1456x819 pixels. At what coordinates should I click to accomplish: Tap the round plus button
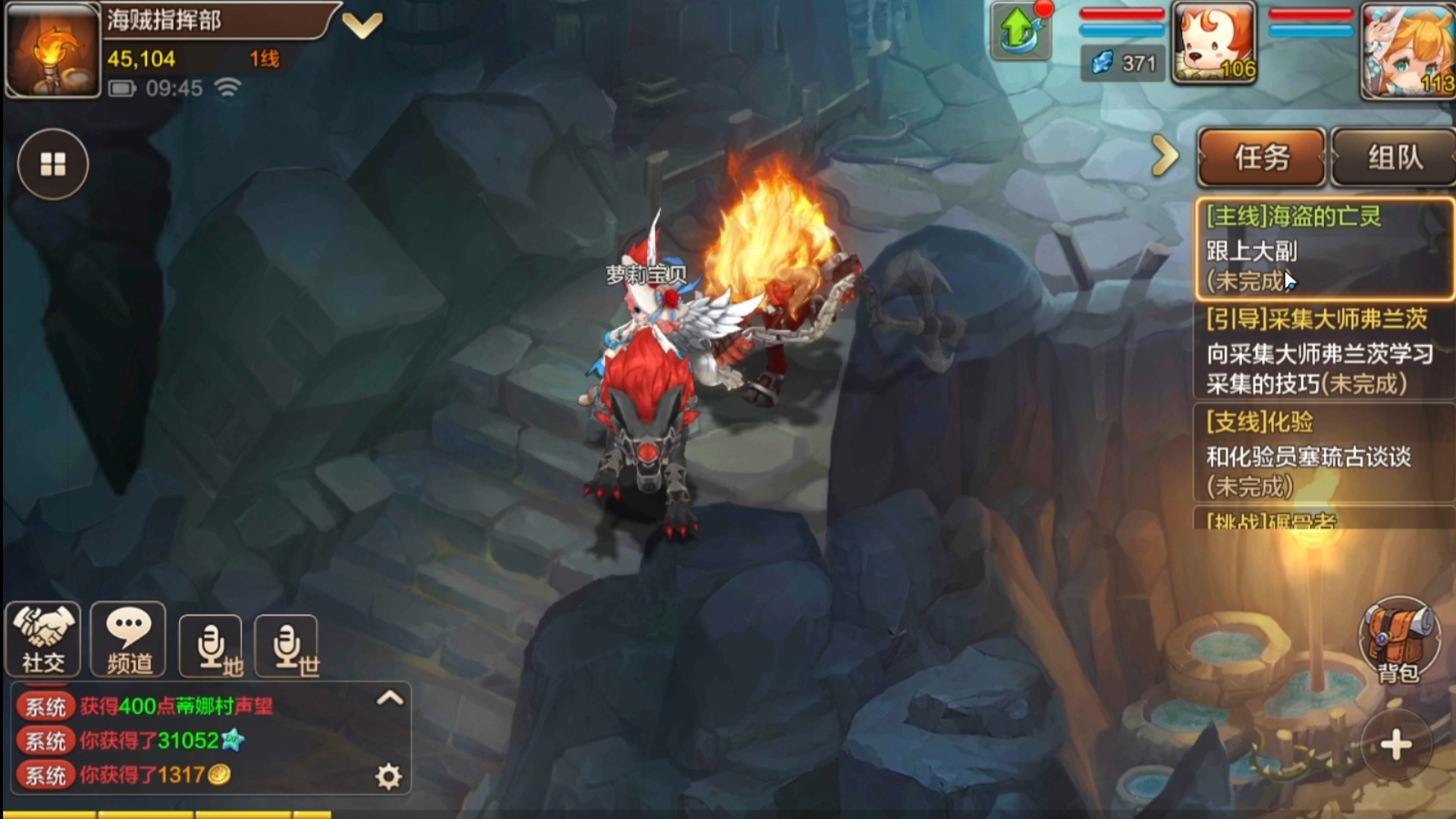click(1396, 745)
